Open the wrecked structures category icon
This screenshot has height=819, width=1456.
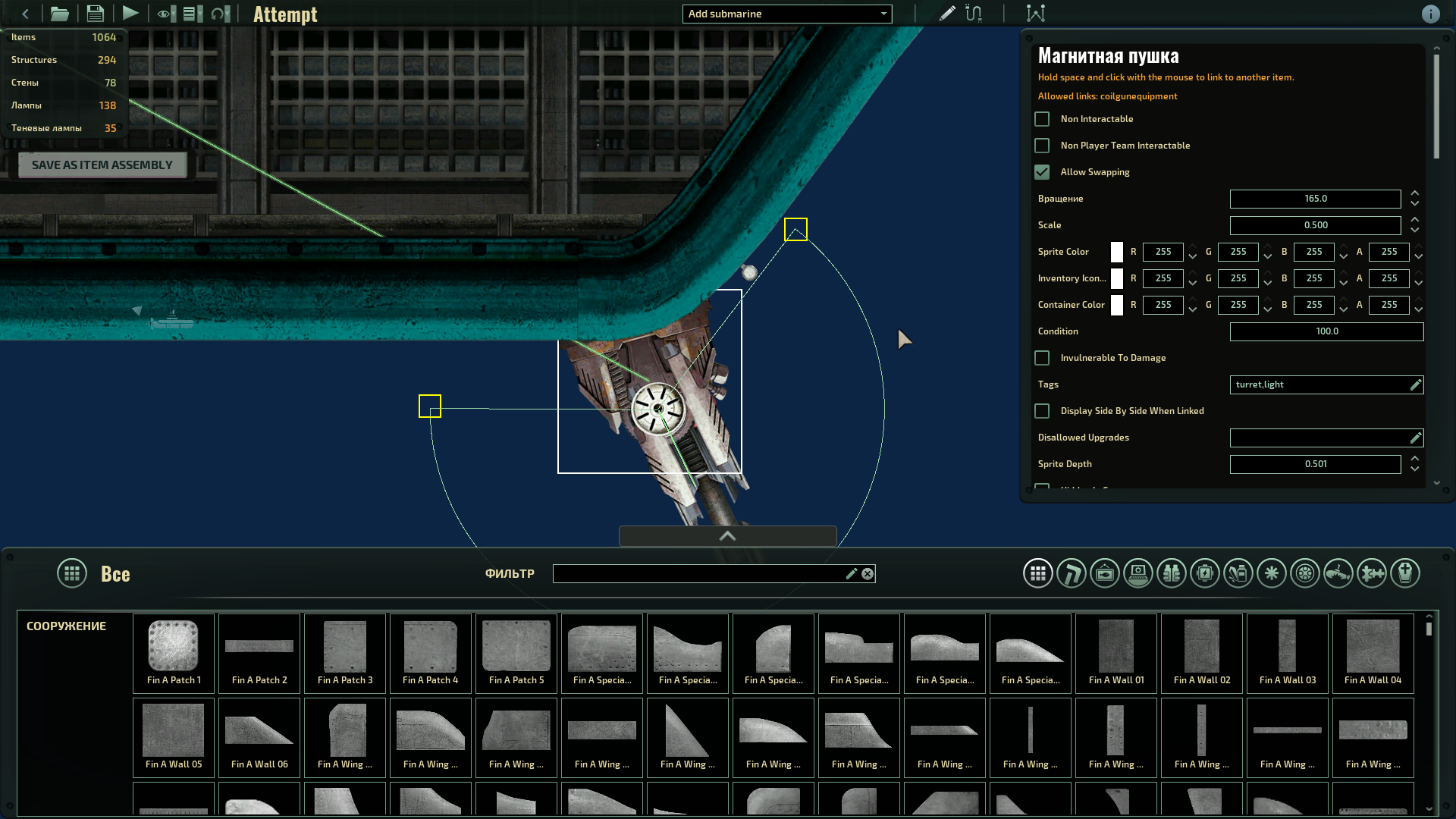click(x=1338, y=573)
